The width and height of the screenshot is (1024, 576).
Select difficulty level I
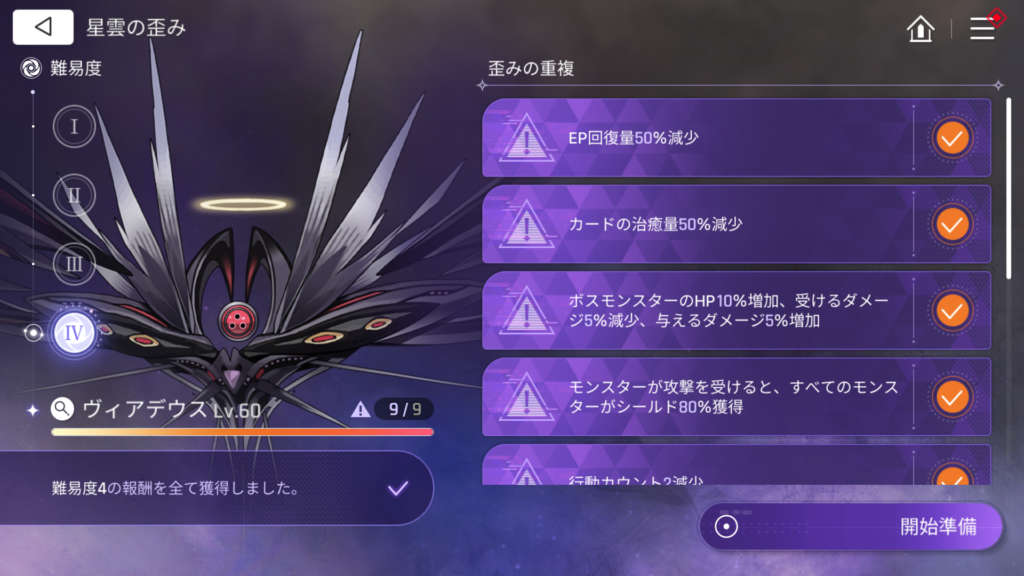[74, 127]
